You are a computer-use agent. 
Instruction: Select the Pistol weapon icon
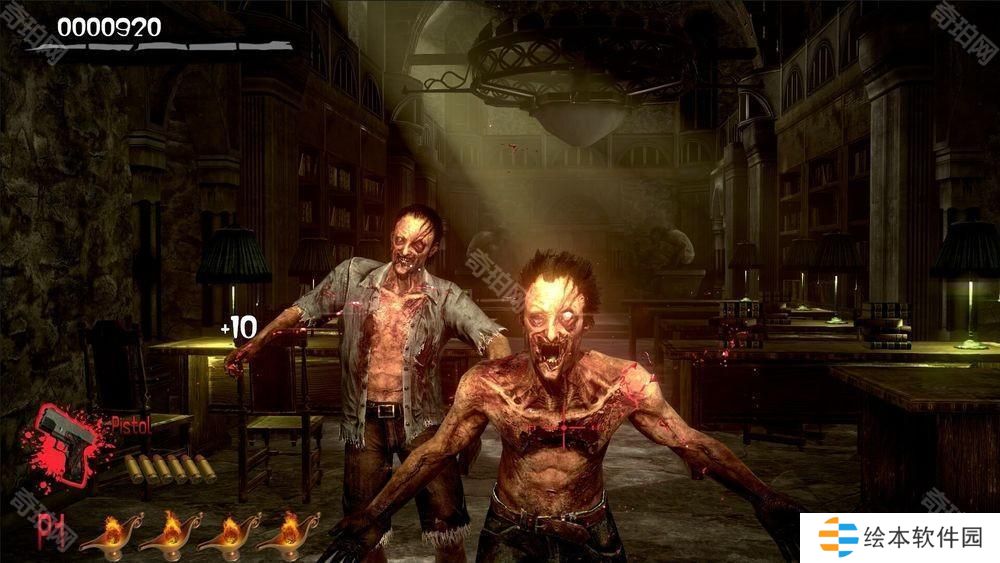click(66, 441)
